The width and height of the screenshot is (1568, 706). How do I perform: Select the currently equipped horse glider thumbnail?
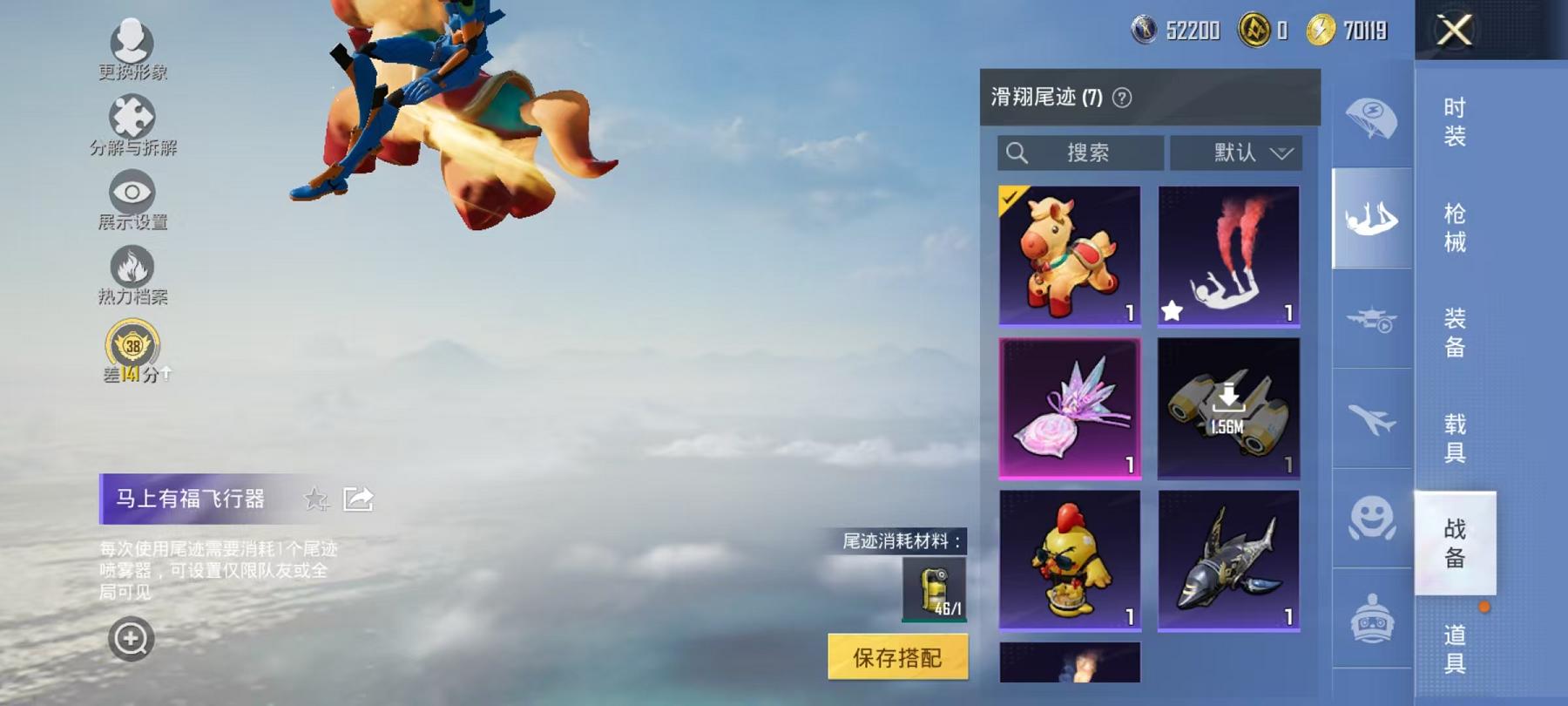pos(1071,255)
